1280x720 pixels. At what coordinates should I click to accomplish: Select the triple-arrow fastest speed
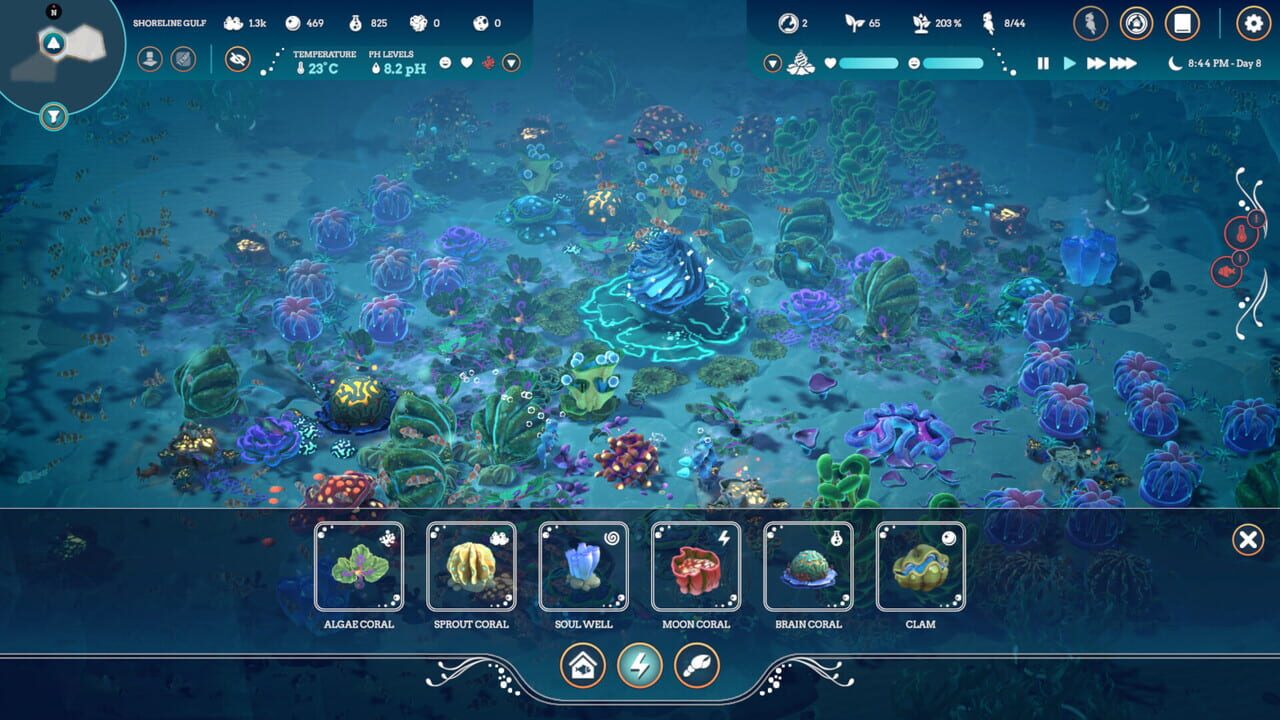[x=1125, y=62]
